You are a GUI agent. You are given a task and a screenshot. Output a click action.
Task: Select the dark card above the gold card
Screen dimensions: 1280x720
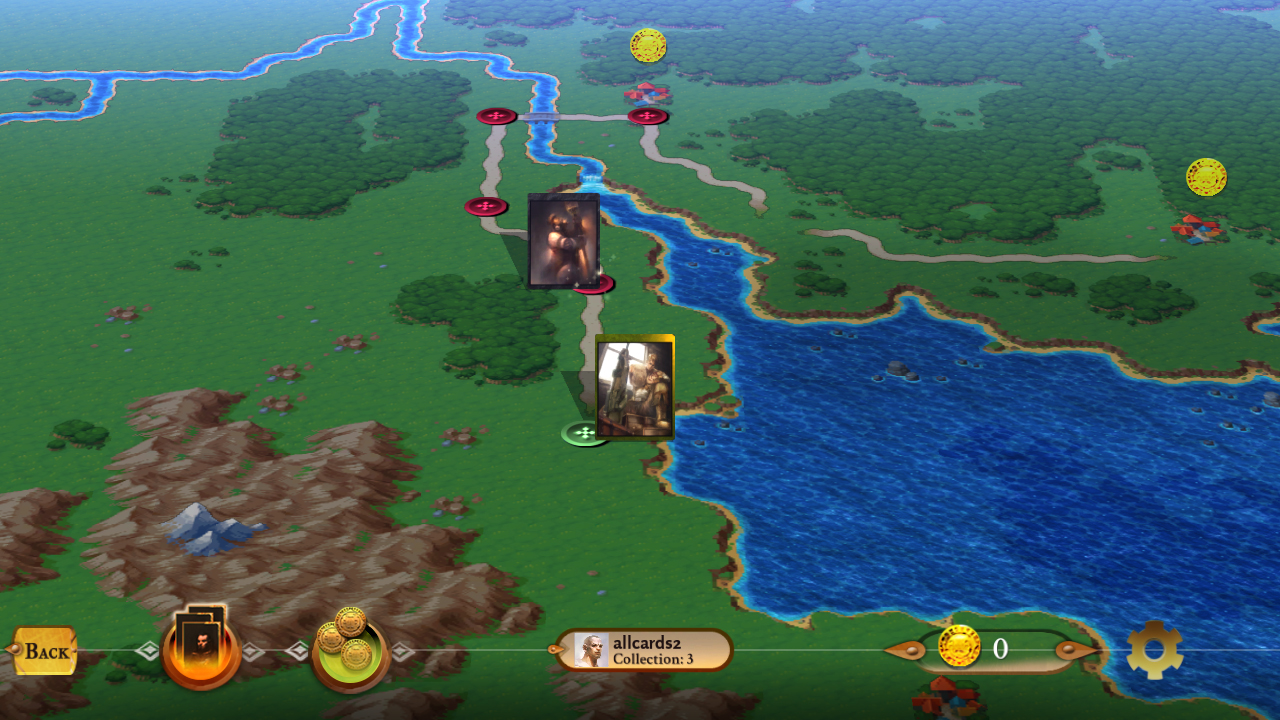click(562, 242)
